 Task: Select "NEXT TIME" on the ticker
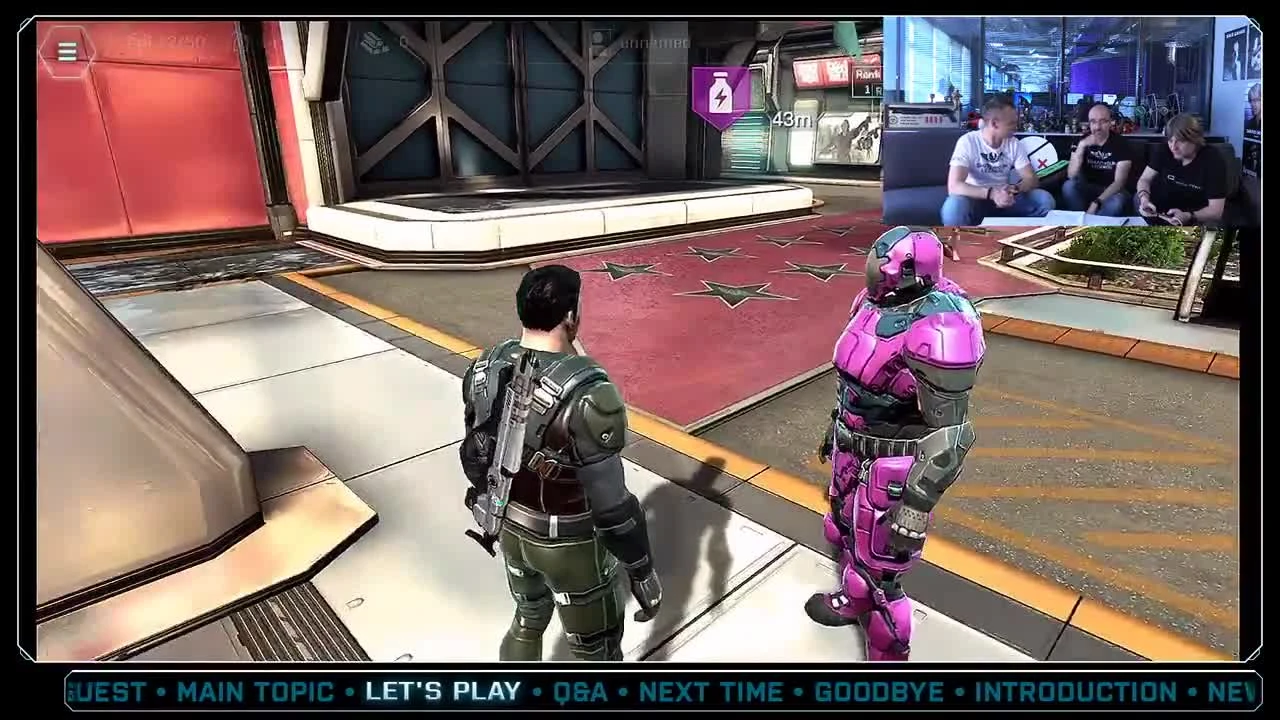712,690
